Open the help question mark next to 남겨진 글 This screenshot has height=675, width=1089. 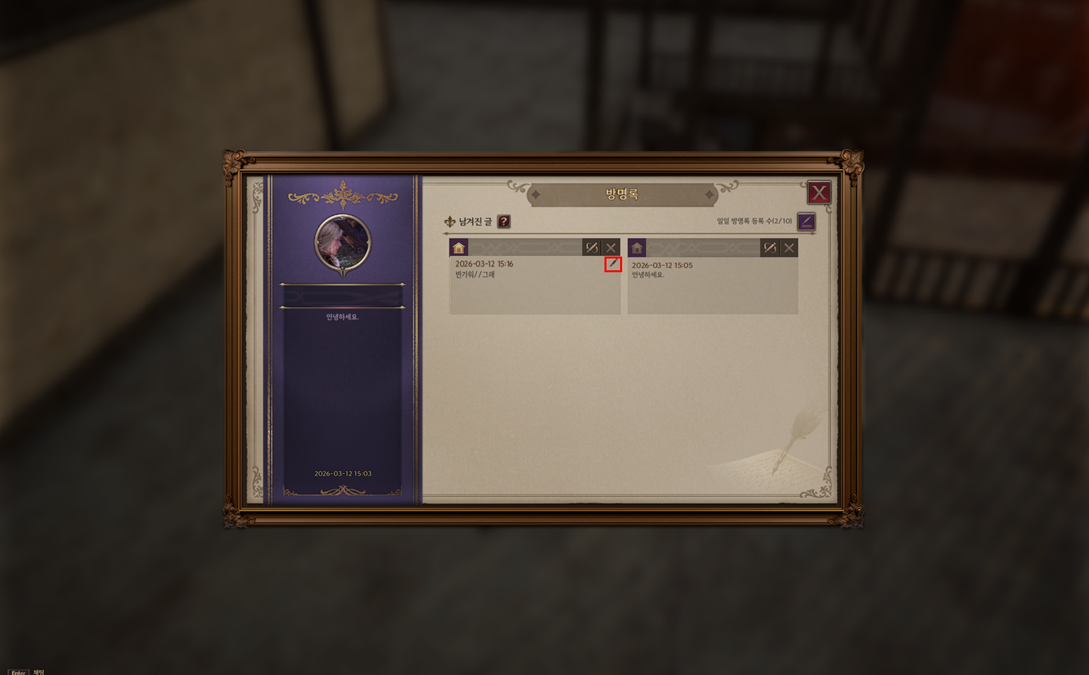[x=504, y=222]
